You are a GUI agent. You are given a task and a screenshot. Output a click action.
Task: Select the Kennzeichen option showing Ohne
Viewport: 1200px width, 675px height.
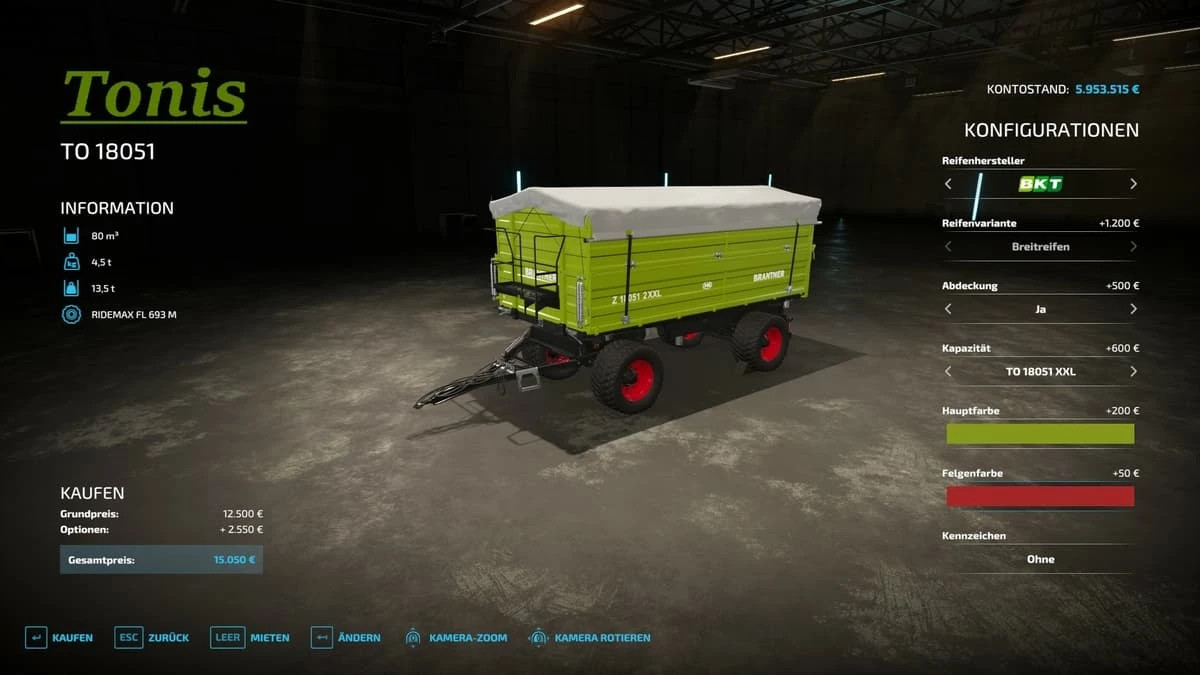click(1040, 559)
